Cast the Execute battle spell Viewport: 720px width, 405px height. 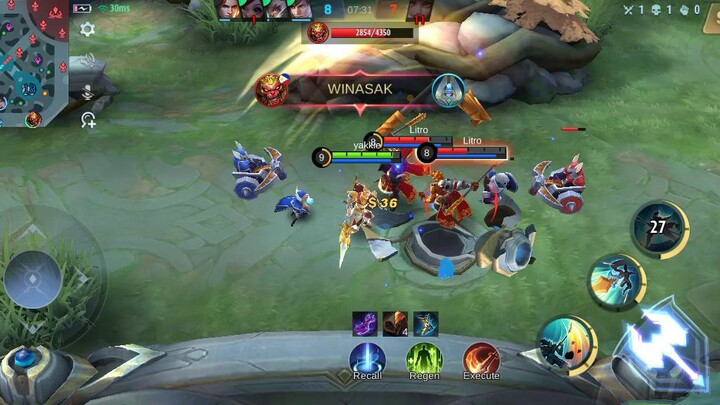pyautogui.click(x=481, y=358)
